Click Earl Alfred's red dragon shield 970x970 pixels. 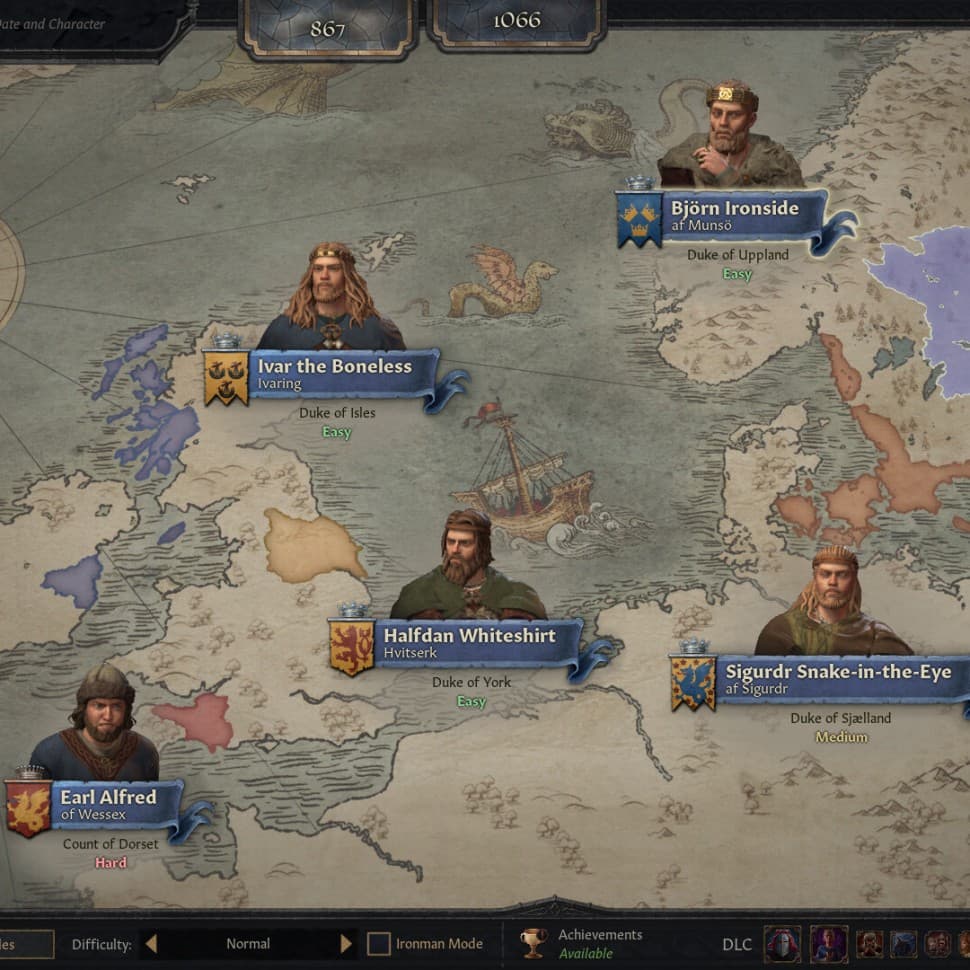coord(29,806)
